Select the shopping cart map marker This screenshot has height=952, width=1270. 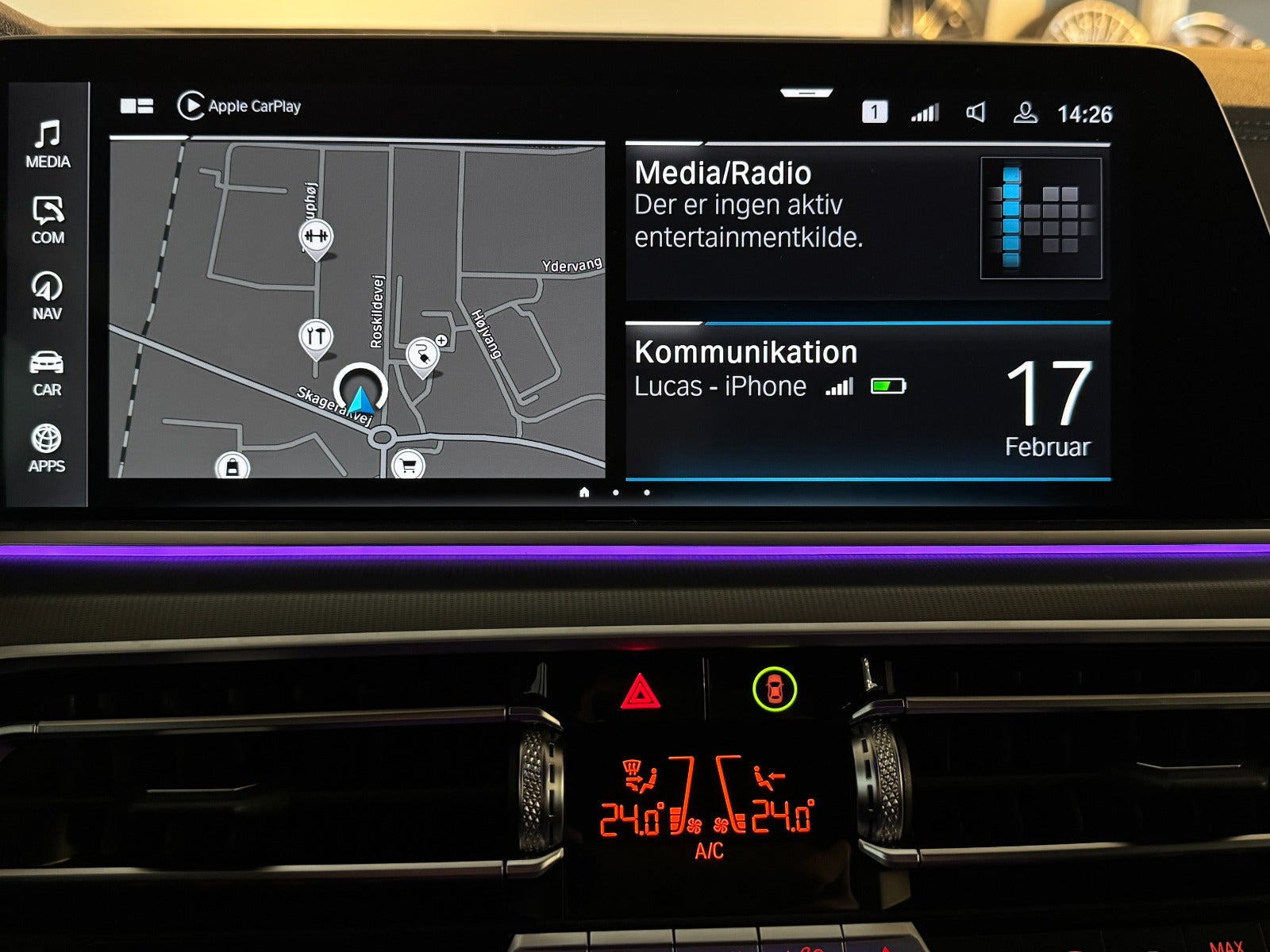(408, 466)
